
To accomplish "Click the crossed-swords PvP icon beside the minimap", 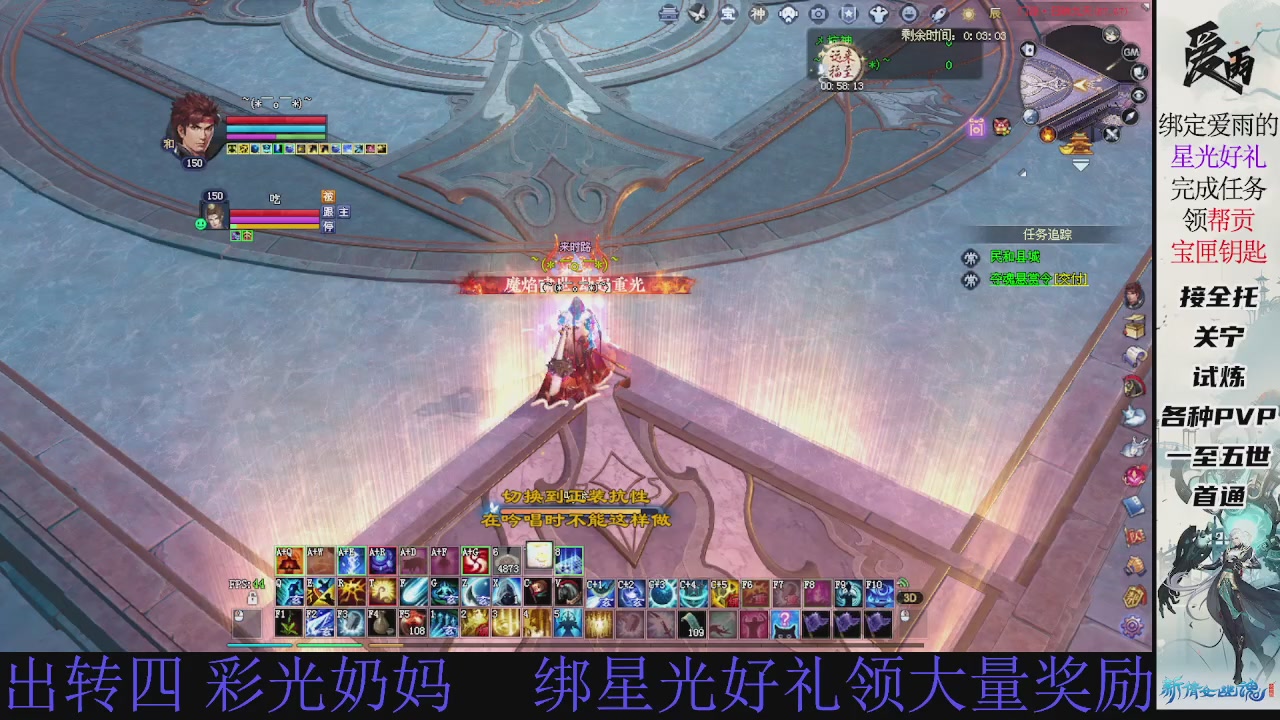I will pyautogui.click(x=1110, y=134).
